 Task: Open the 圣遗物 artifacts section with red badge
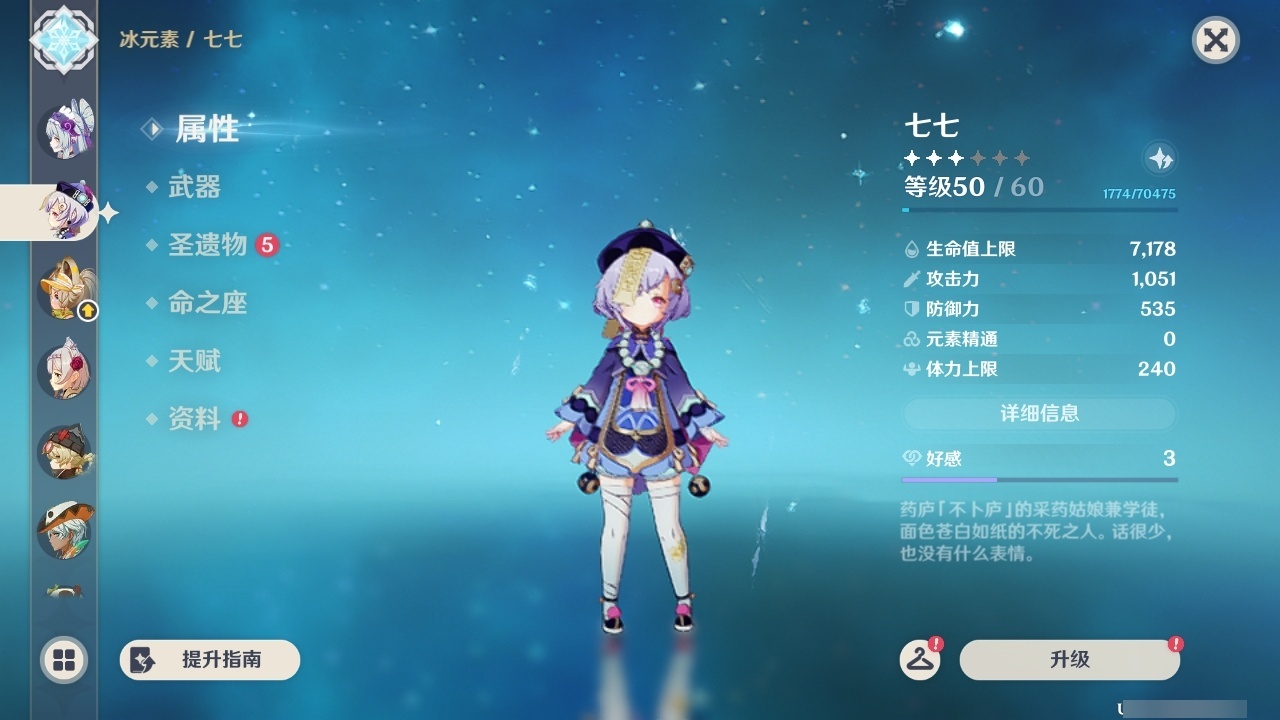point(209,245)
